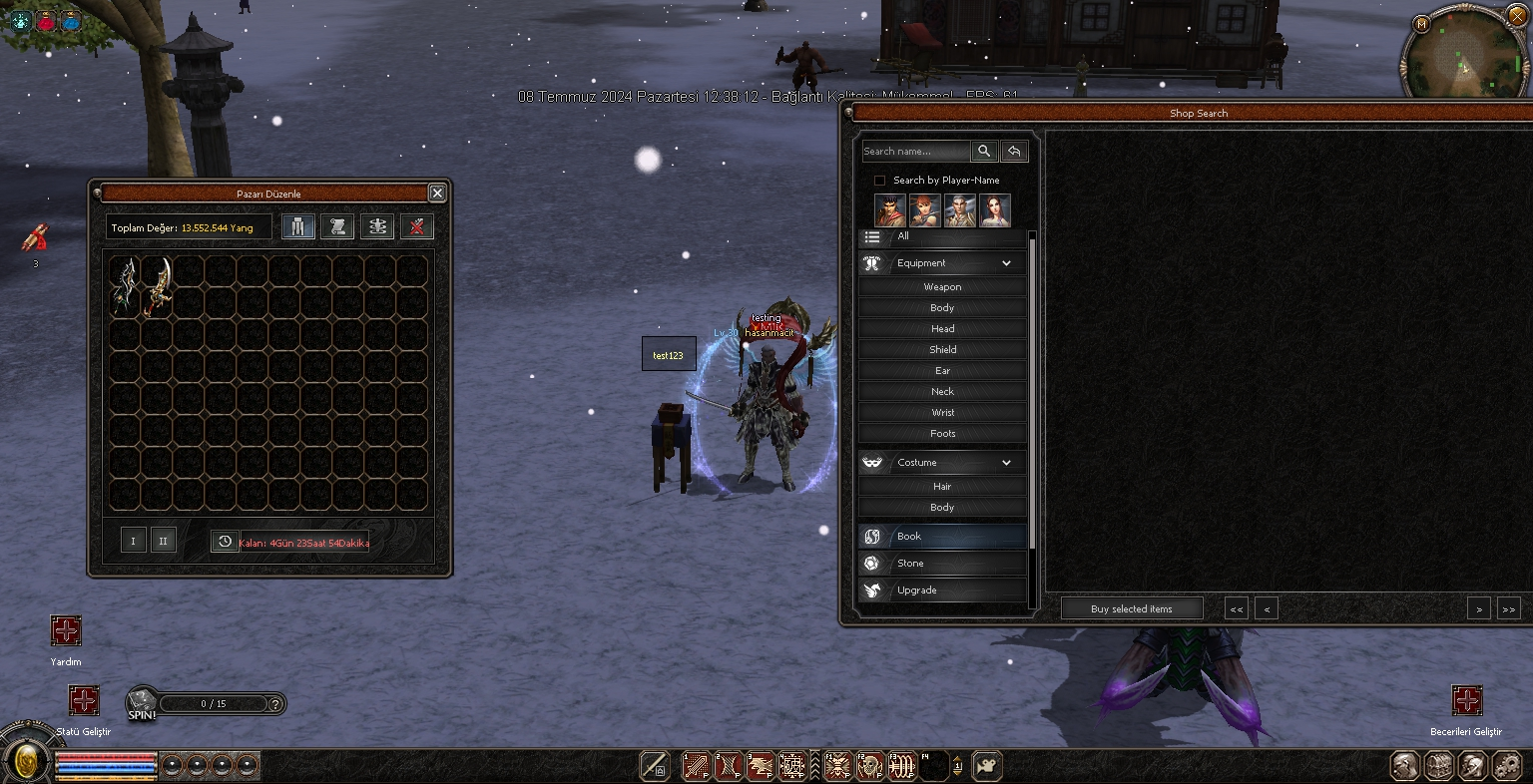
Task: Collapse the Equipment category group
Action: point(1006,263)
